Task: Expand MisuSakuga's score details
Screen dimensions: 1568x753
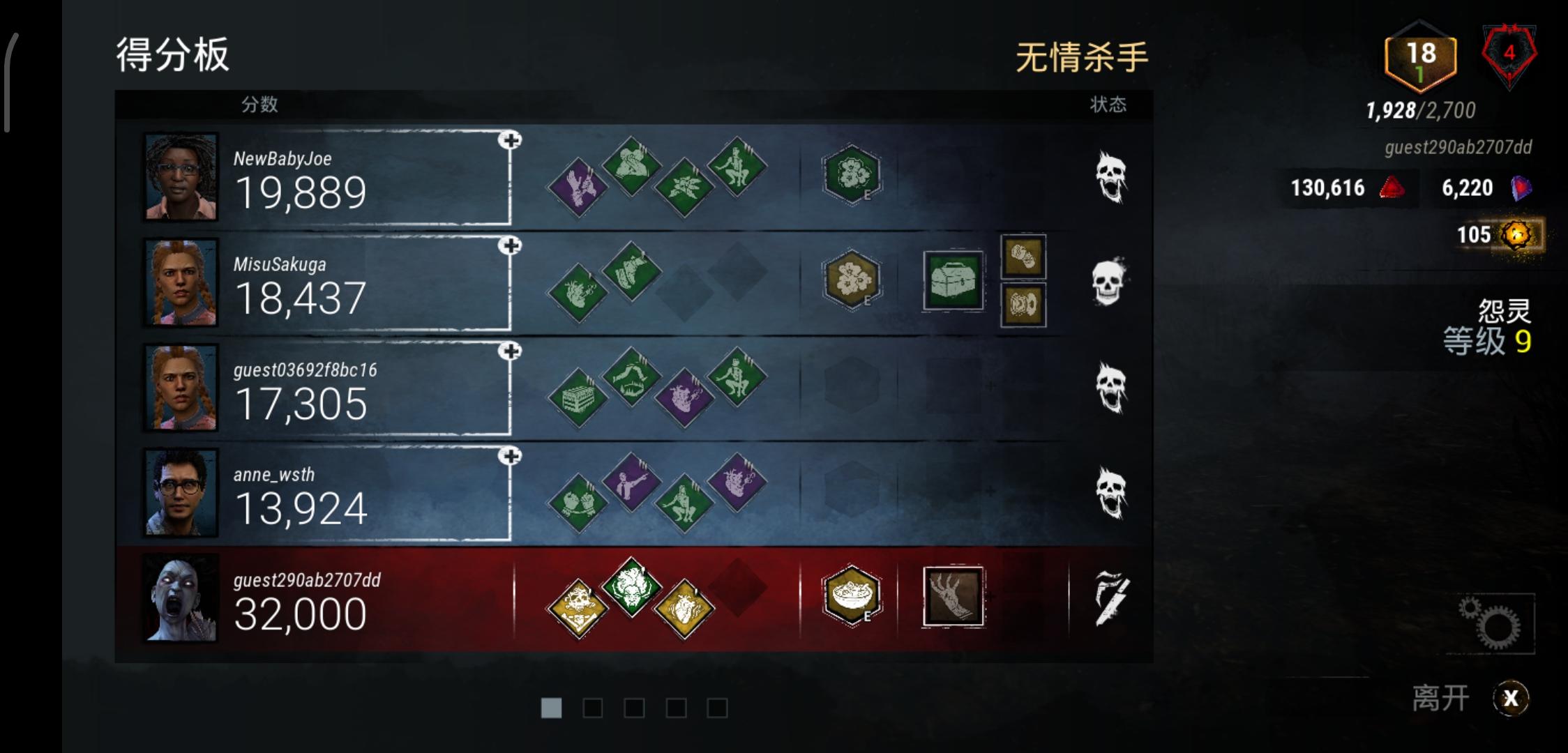Action: (x=511, y=245)
